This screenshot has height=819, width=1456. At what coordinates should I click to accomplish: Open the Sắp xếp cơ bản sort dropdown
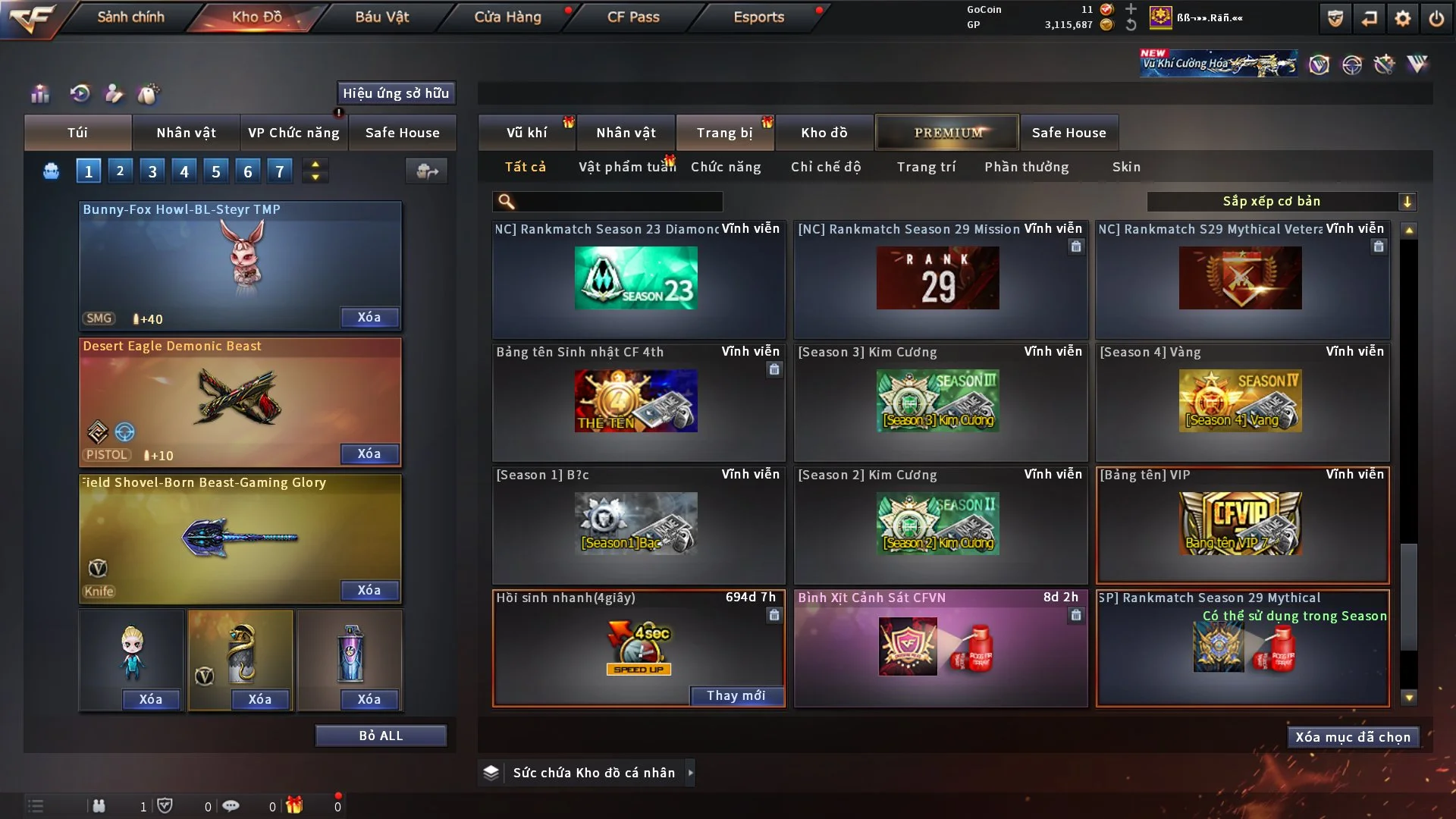1281,201
